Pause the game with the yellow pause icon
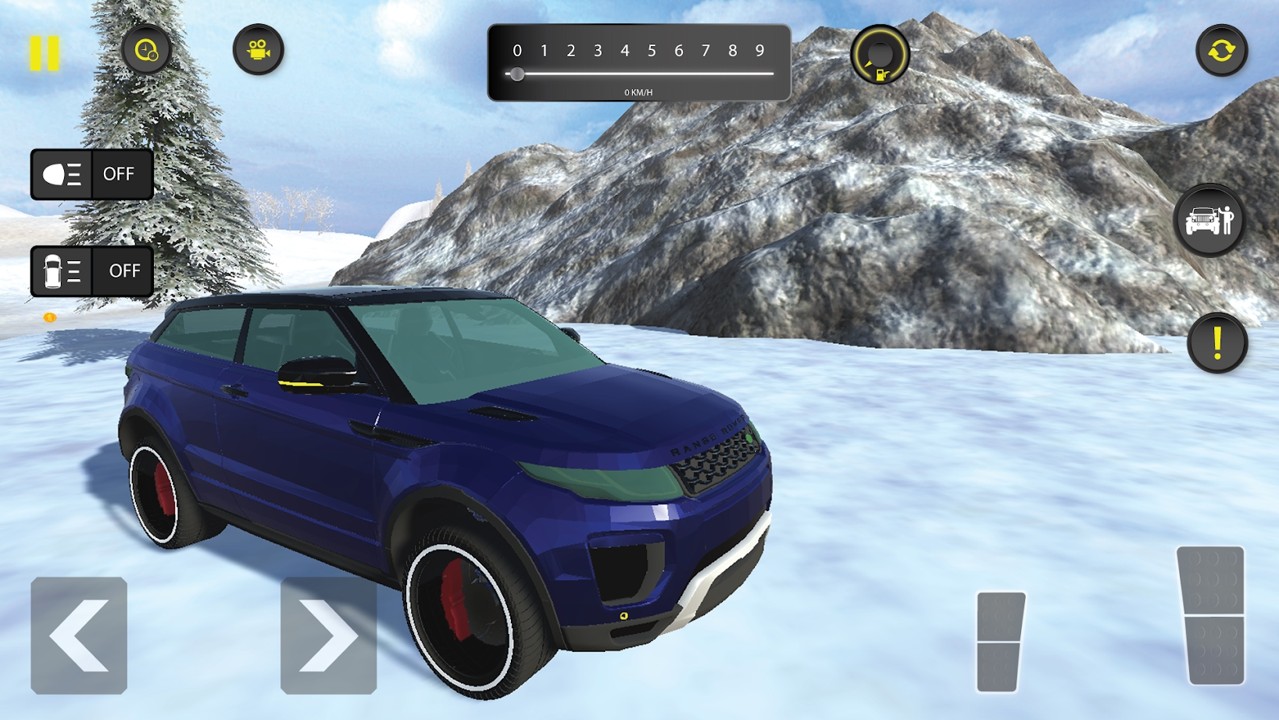 [44, 53]
